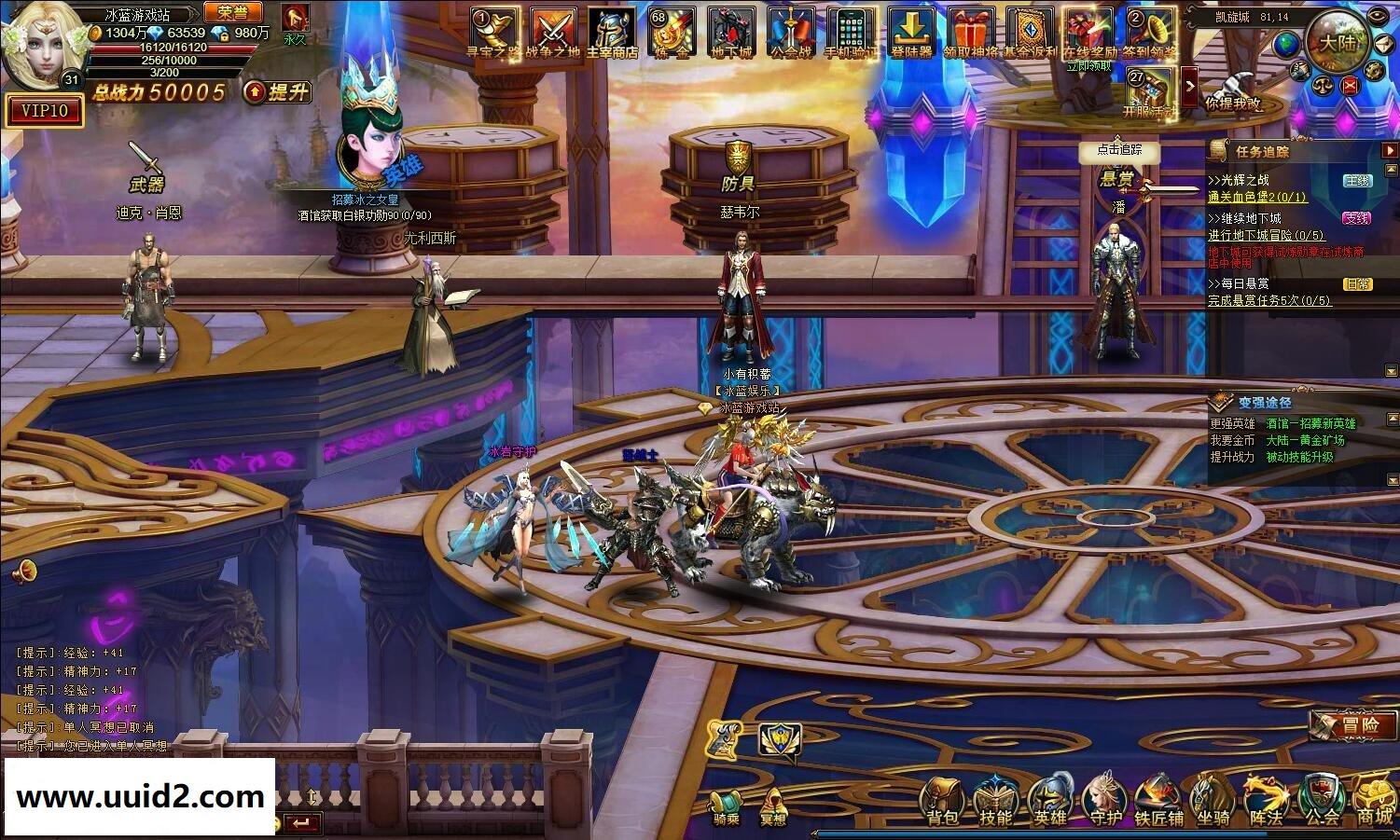Open the 铁匠铺 blacksmith shop
Viewport: 1400px width, 840px height.
[1158, 802]
